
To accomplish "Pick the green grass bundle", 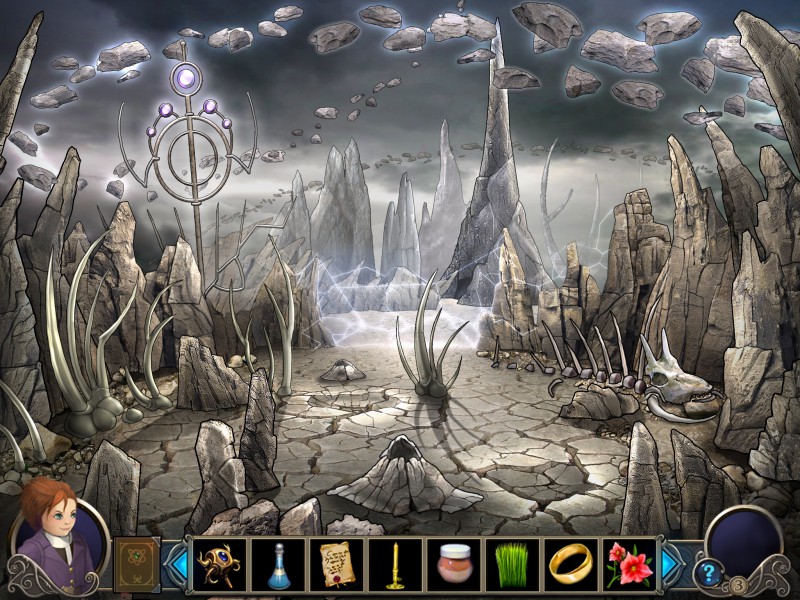I will (512, 565).
